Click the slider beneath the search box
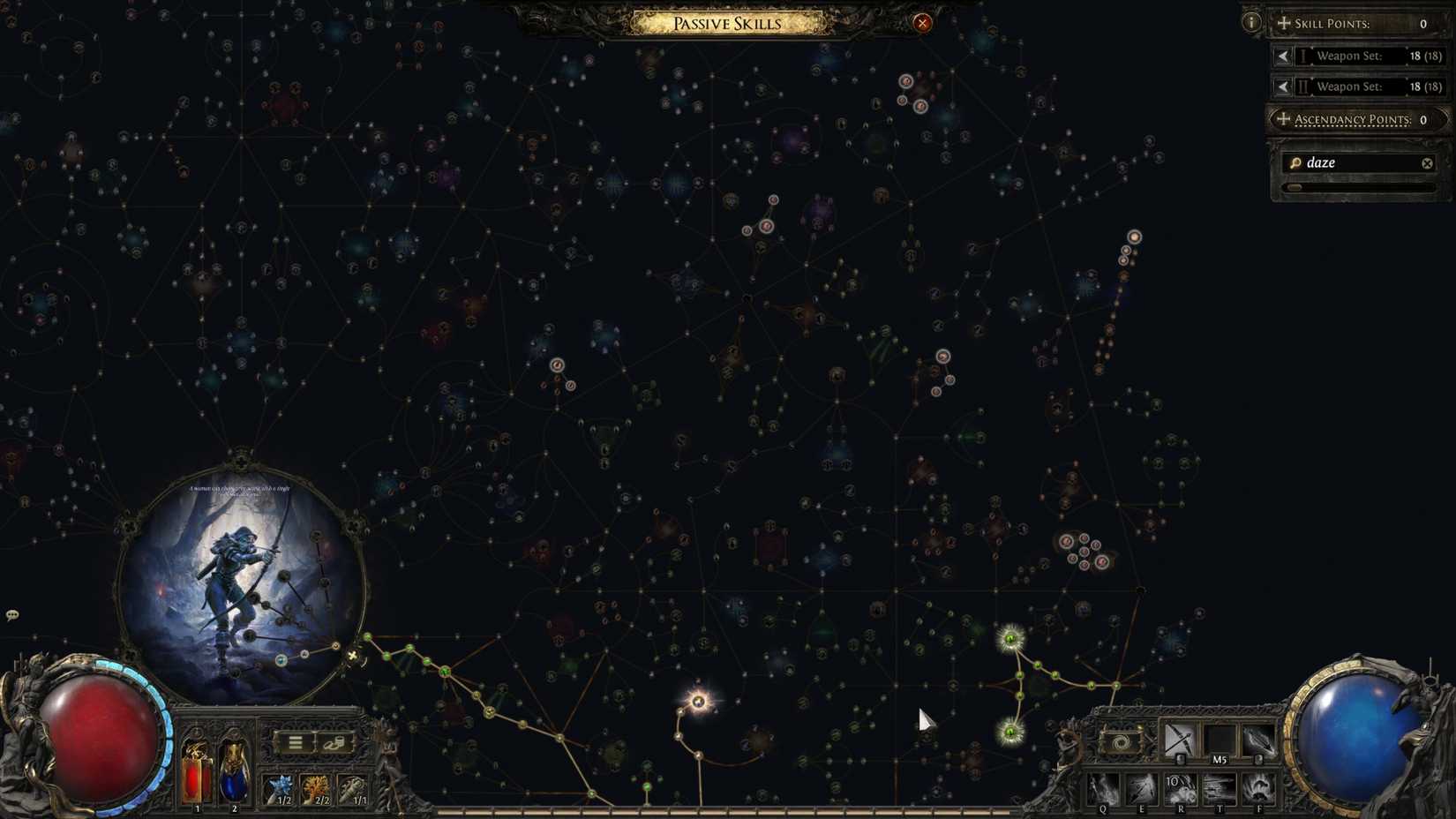This screenshot has height=819, width=1456. 1295,187
